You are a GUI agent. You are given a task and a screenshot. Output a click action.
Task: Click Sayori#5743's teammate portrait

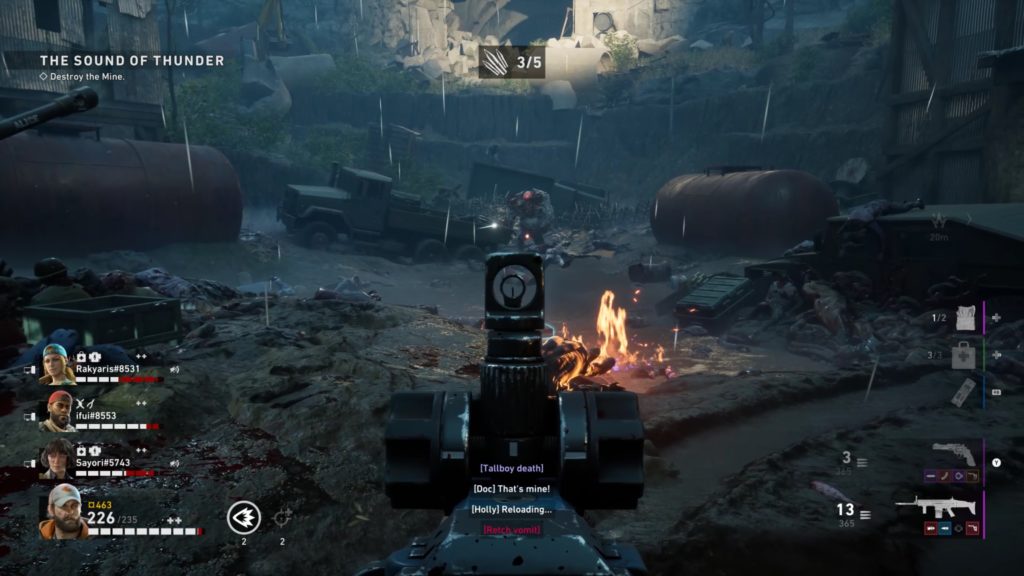(x=58, y=458)
